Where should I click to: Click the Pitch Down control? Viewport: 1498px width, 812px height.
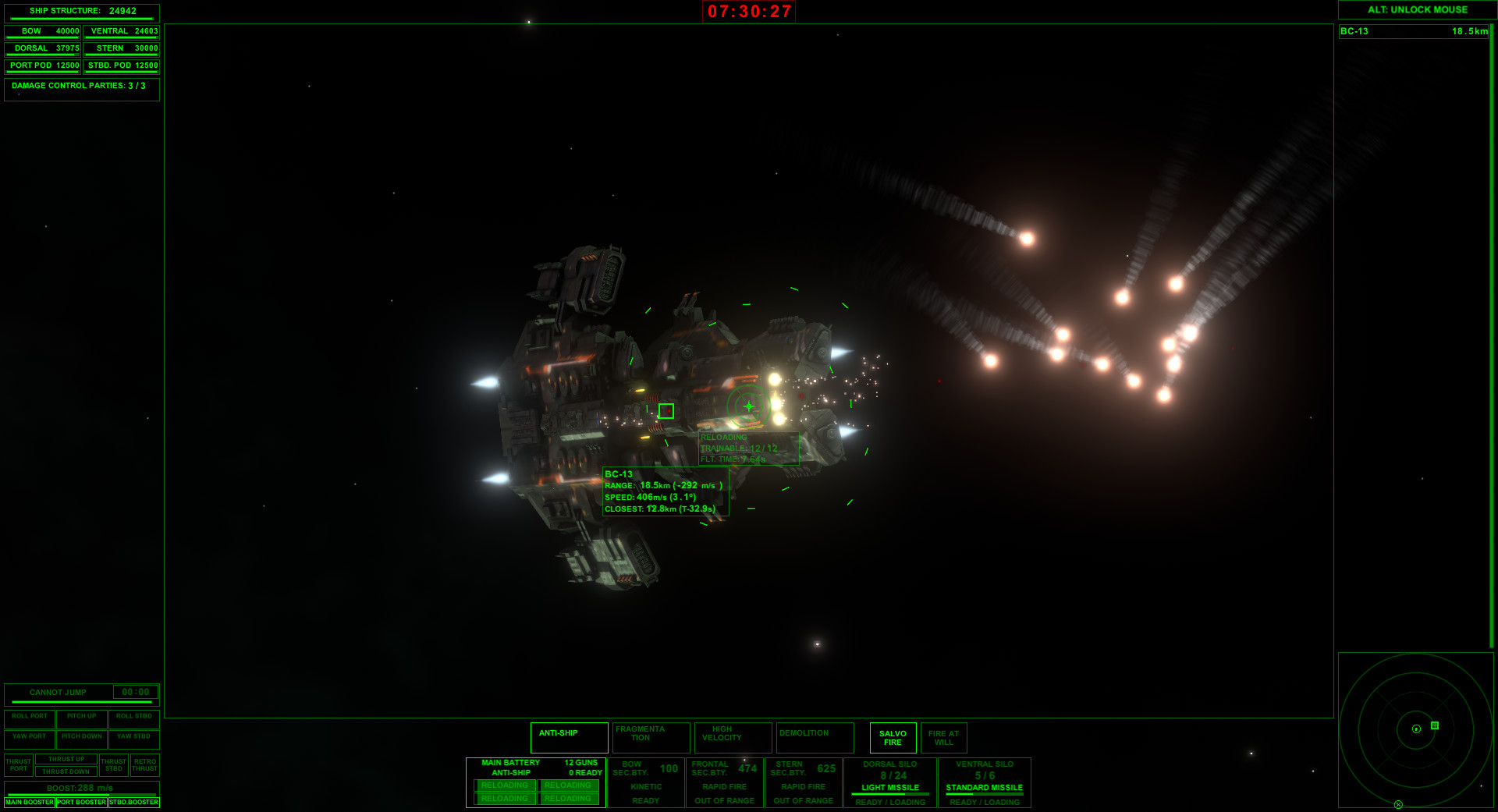coord(81,736)
